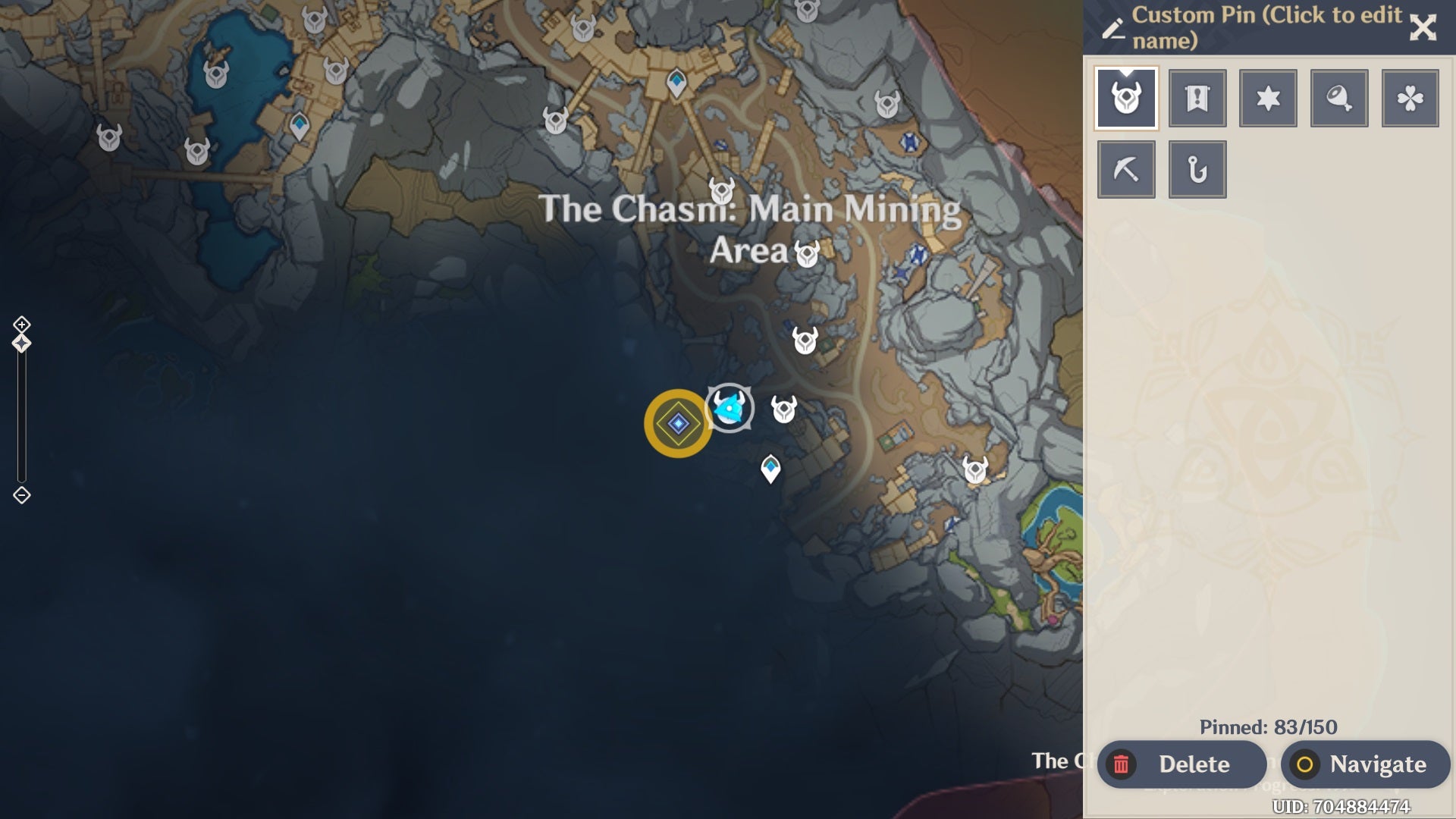1456x819 pixels.
Task: Select the star pin icon
Action: click(1268, 97)
